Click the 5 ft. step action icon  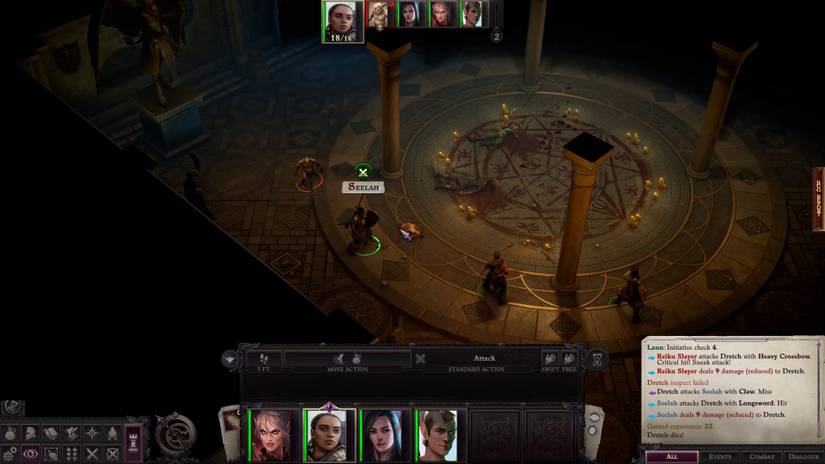coord(264,358)
